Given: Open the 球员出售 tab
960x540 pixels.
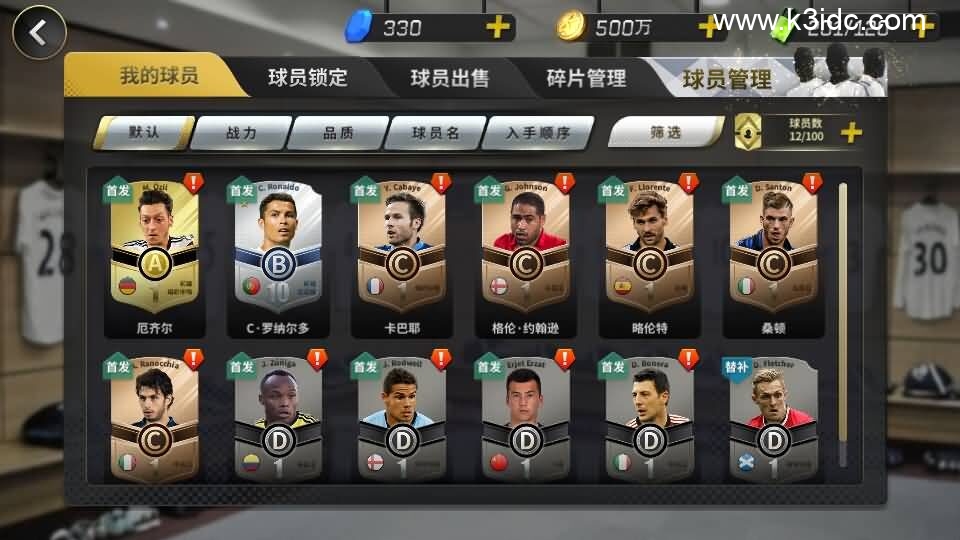Looking at the screenshot, I should click(x=449, y=78).
